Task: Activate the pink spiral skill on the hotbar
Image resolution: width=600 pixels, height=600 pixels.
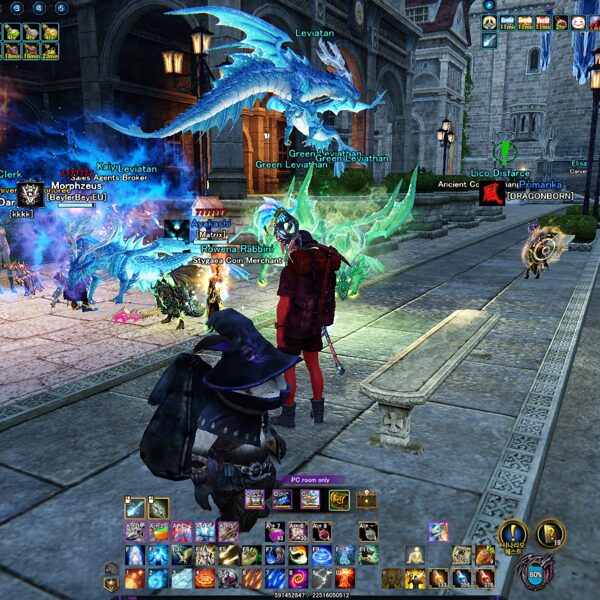Action: coord(299,578)
